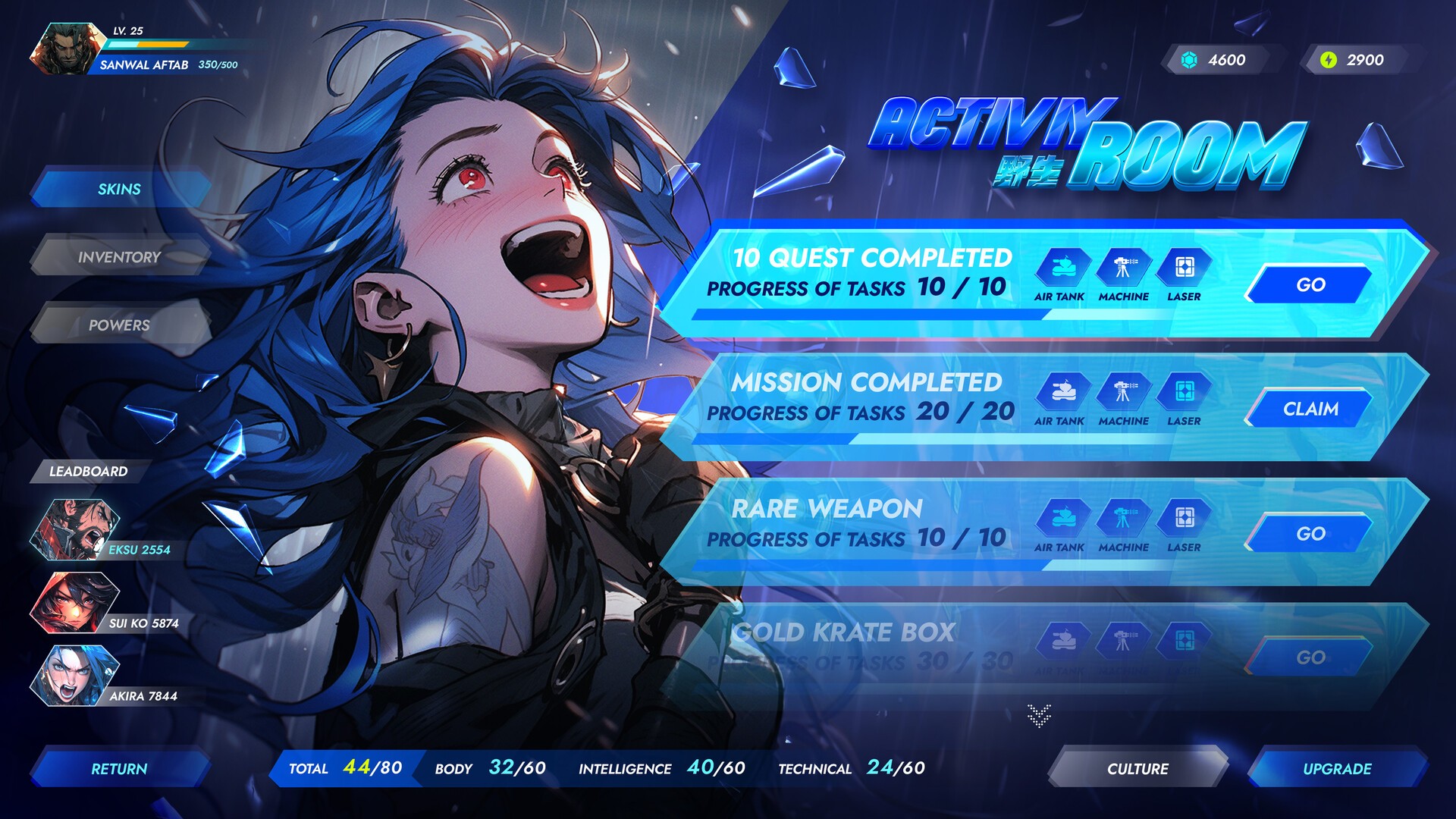Click the Return button
Screen dimensions: 1456x819
tap(119, 768)
